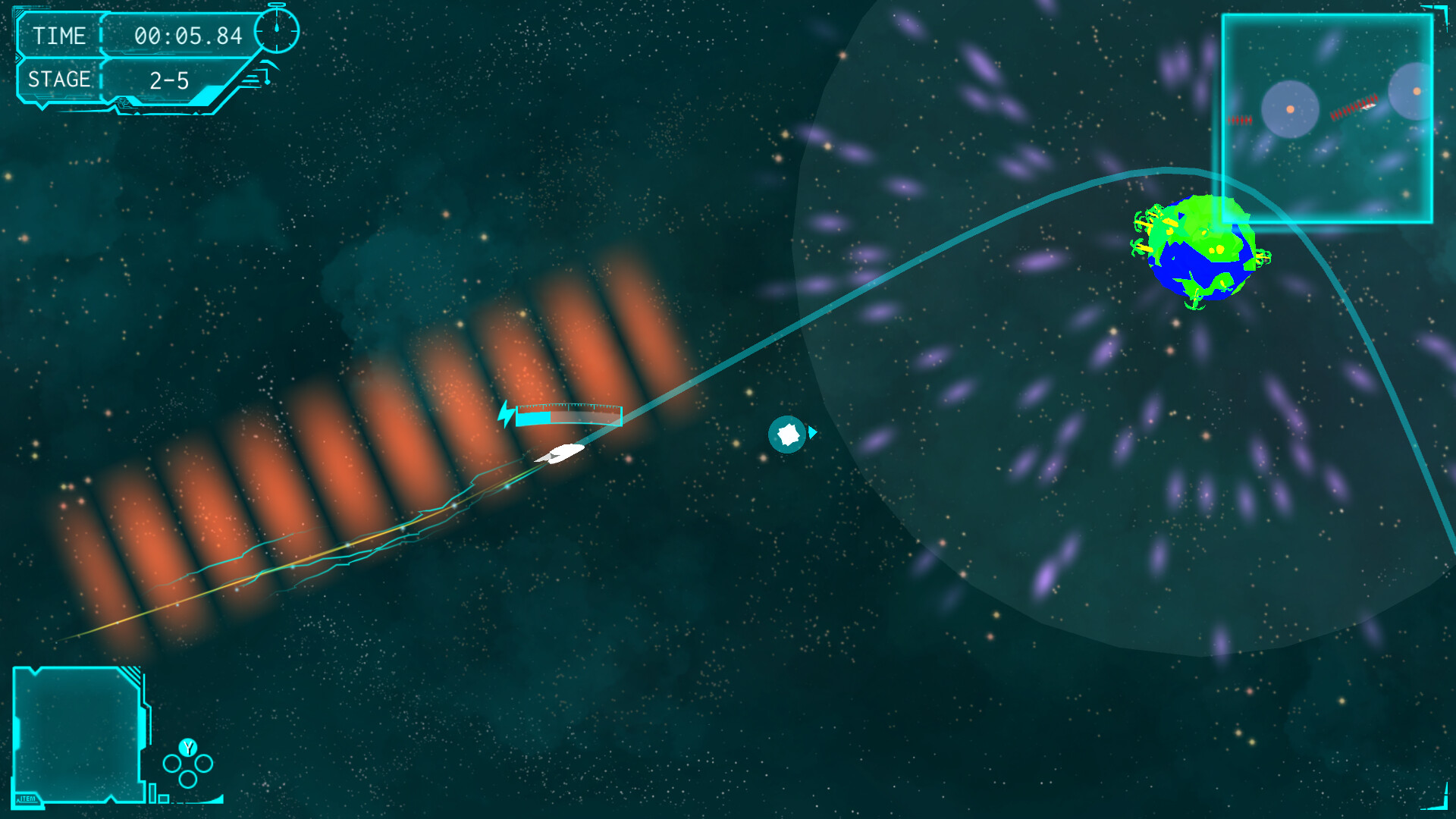Viewport: 1456px width, 819px height.
Task: Toggle the bottom circle of the D-pad indicator
Action: 188,779
